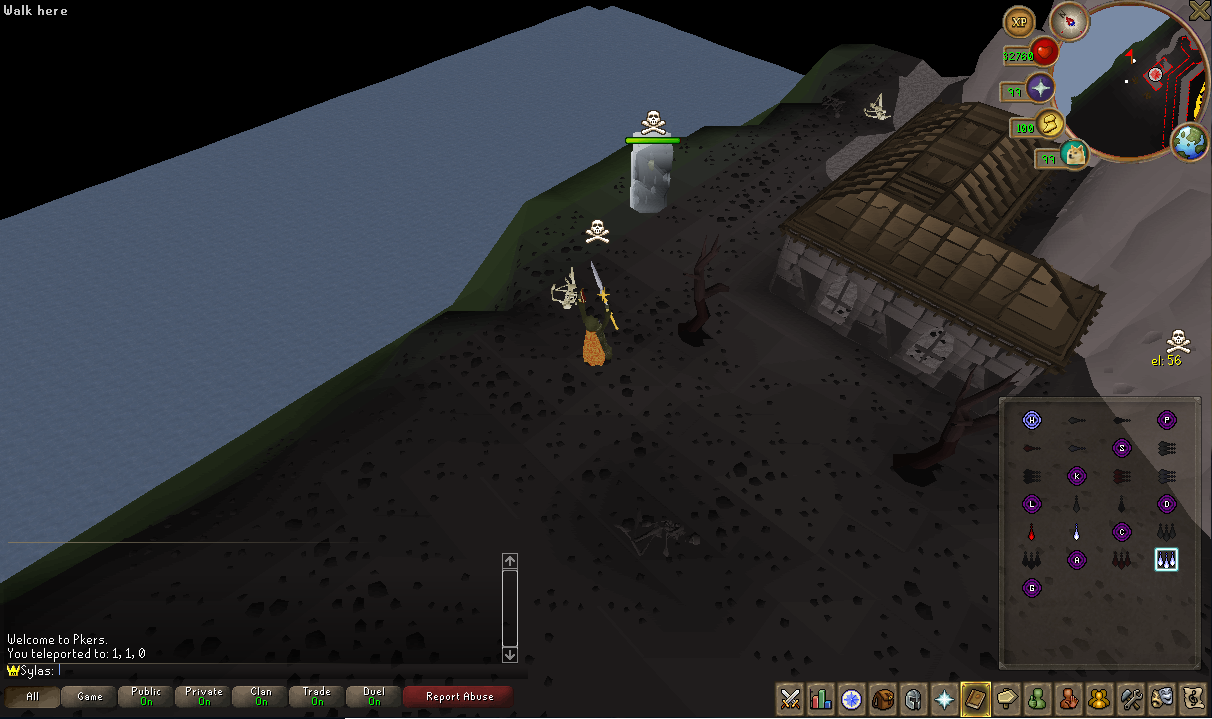Toggle run with the boot orb
Image resolution: width=1212 pixels, height=719 pixels.
tap(1050, 124)
